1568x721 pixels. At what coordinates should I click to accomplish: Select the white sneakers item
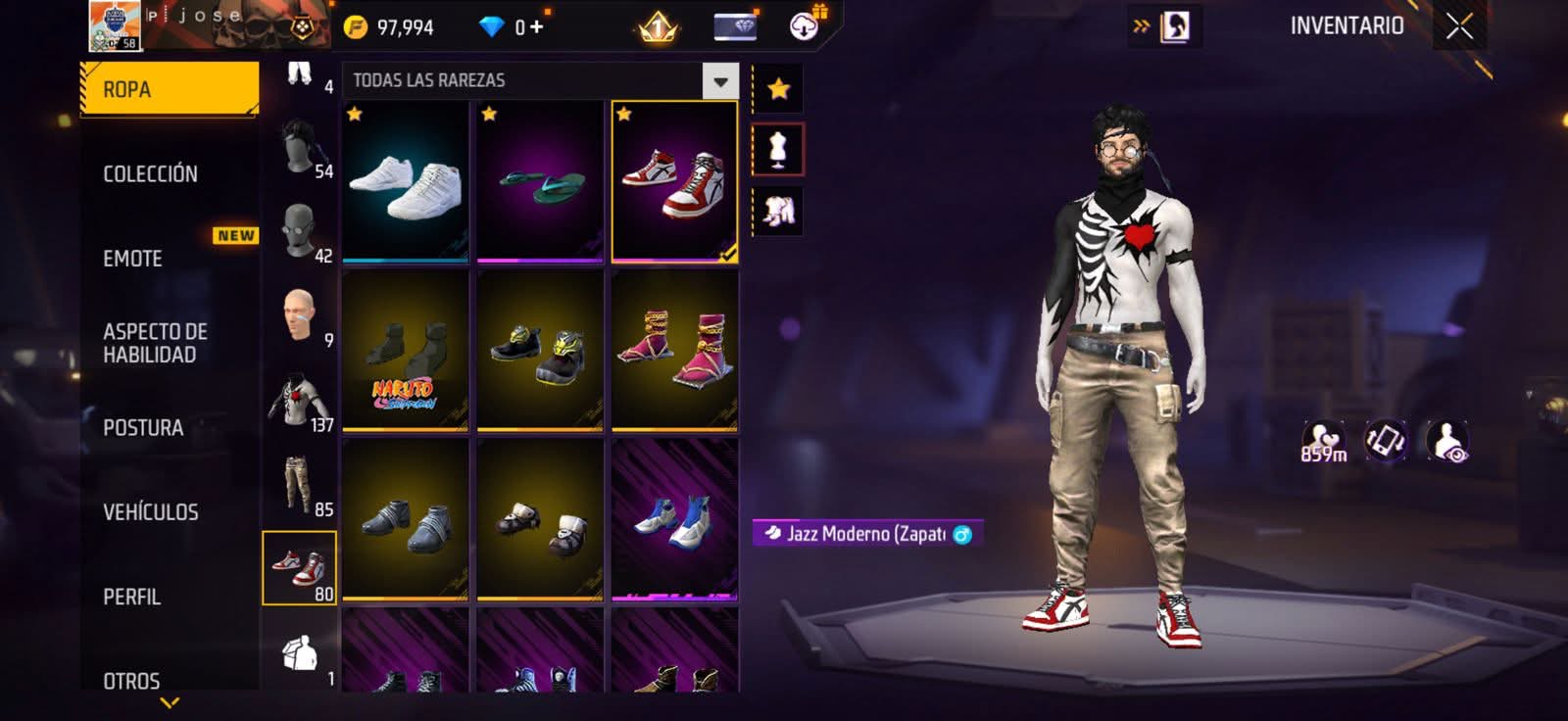click(405, 182)
